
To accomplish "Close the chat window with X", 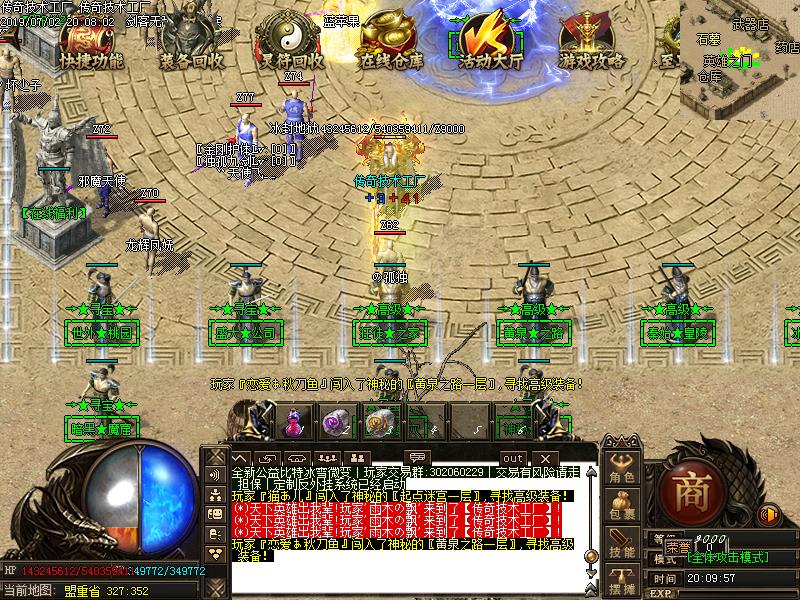I will point(545,431).
